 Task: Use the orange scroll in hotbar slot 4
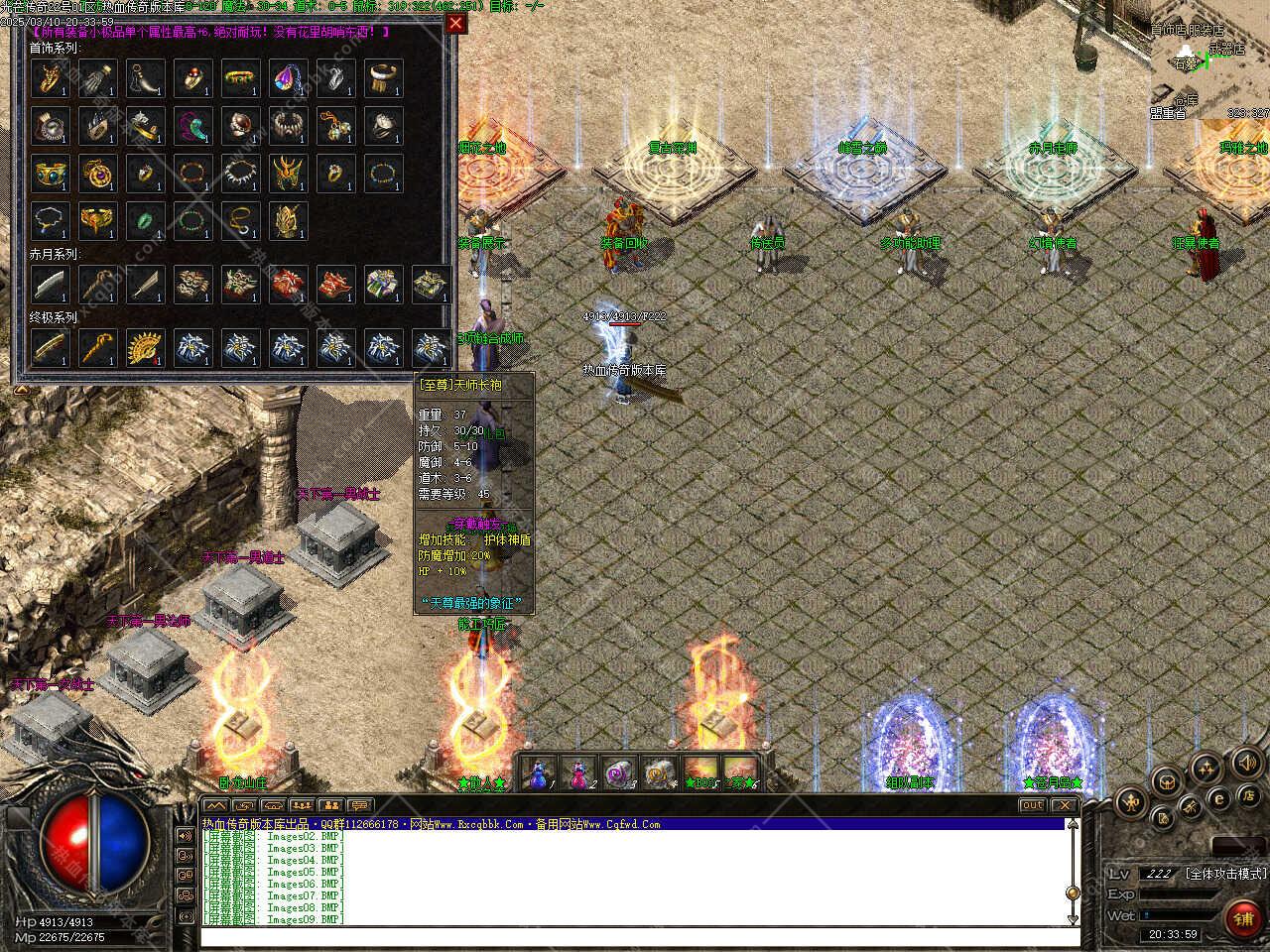point(658,772)
